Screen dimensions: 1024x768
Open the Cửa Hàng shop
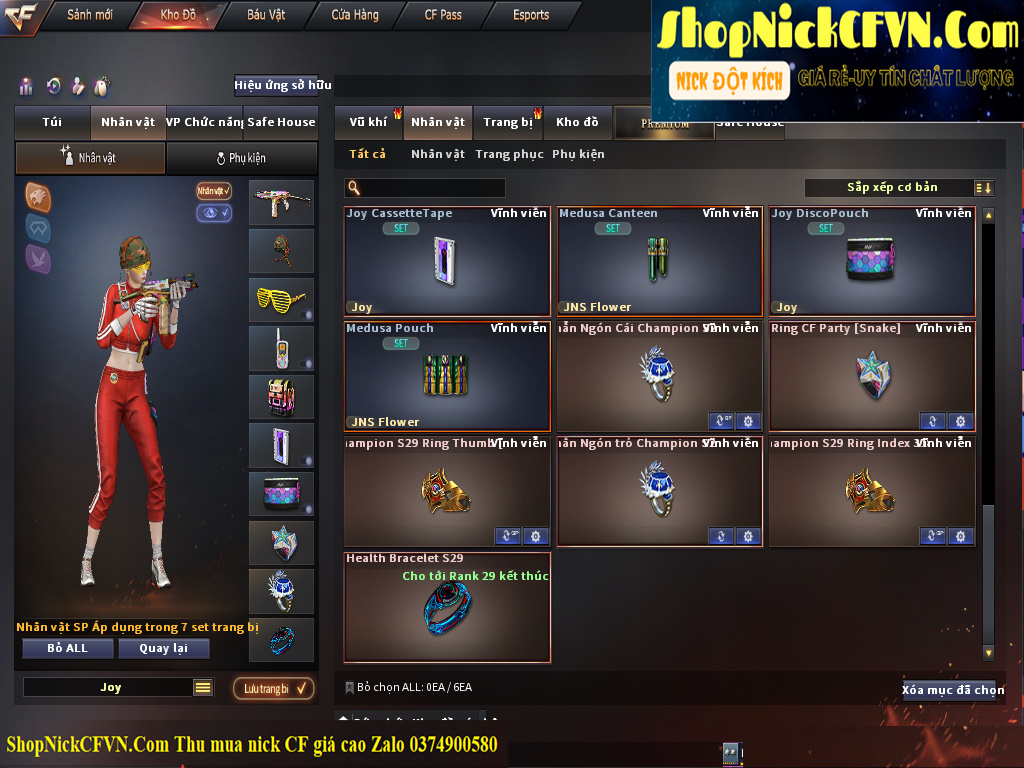click(355, 15)
